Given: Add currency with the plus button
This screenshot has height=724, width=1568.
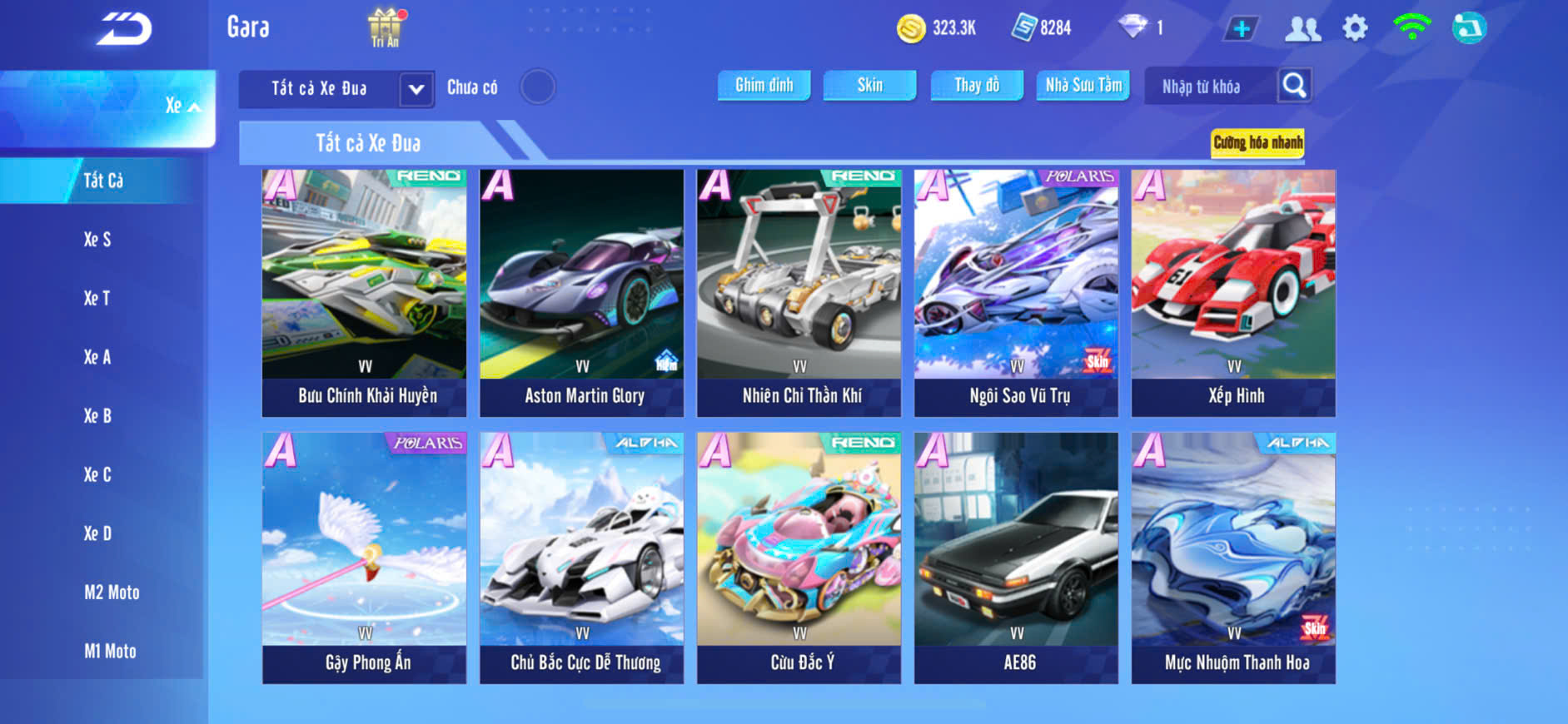Looking at the screenshot, I should [1241, 29].
